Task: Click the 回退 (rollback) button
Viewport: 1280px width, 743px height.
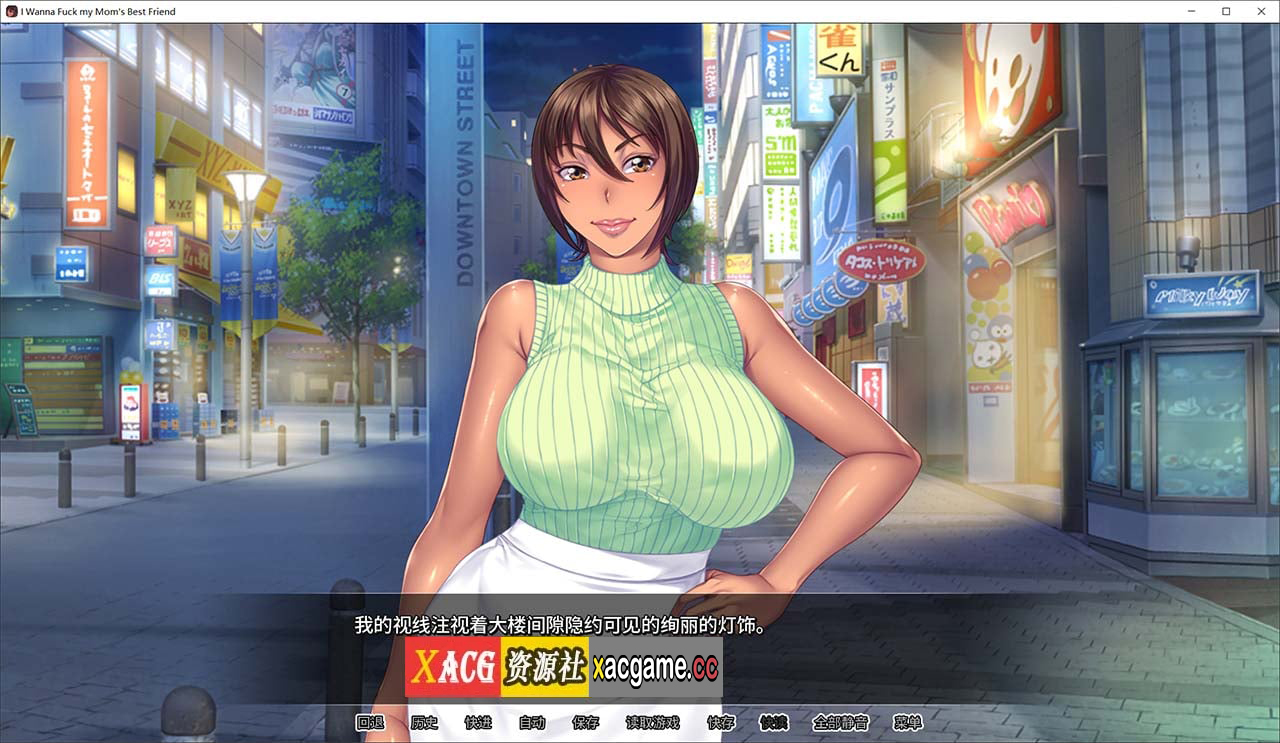Action: (370, 723)
